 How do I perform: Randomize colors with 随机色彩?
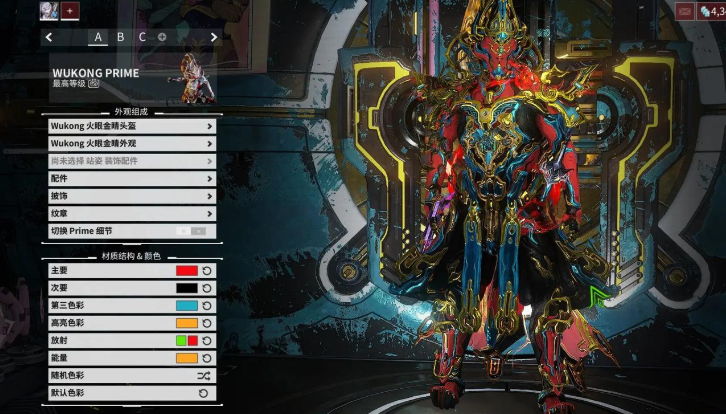(204, 376)
